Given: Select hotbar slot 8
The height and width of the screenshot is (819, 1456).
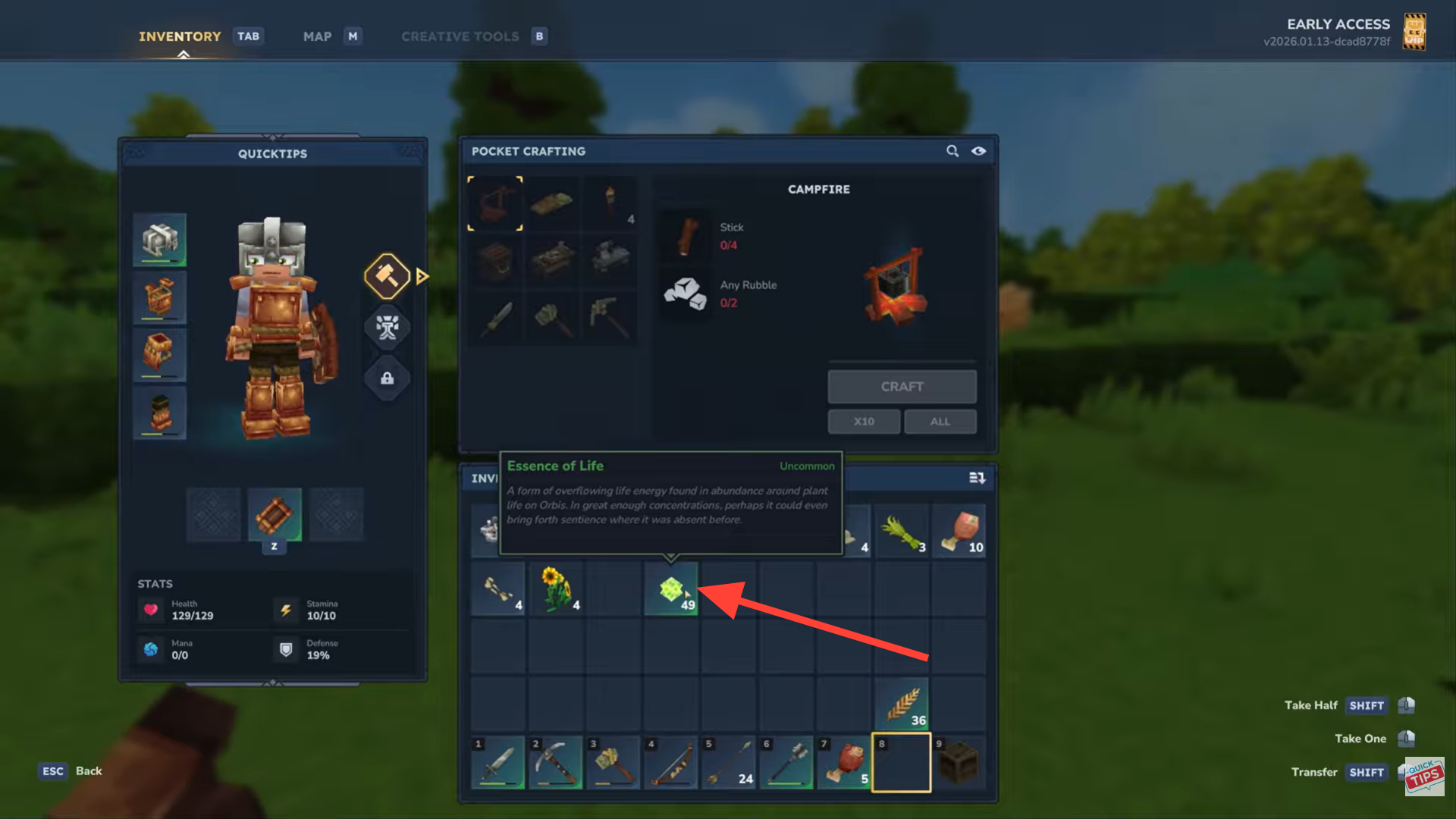Looking at the screenshot, I should point(902,762).
